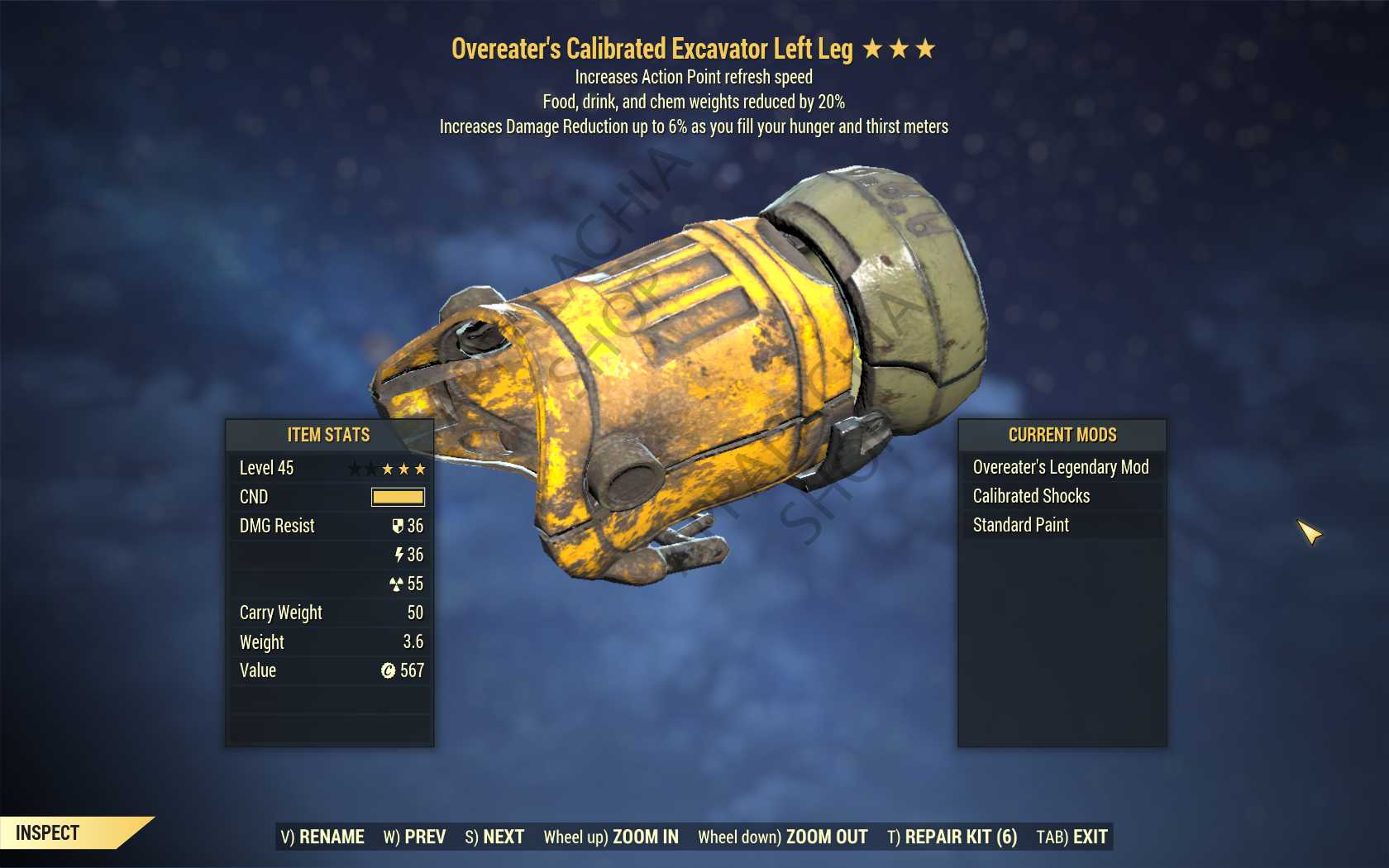
Task: Exit the inspect screen
Action: pos(1072,837)
